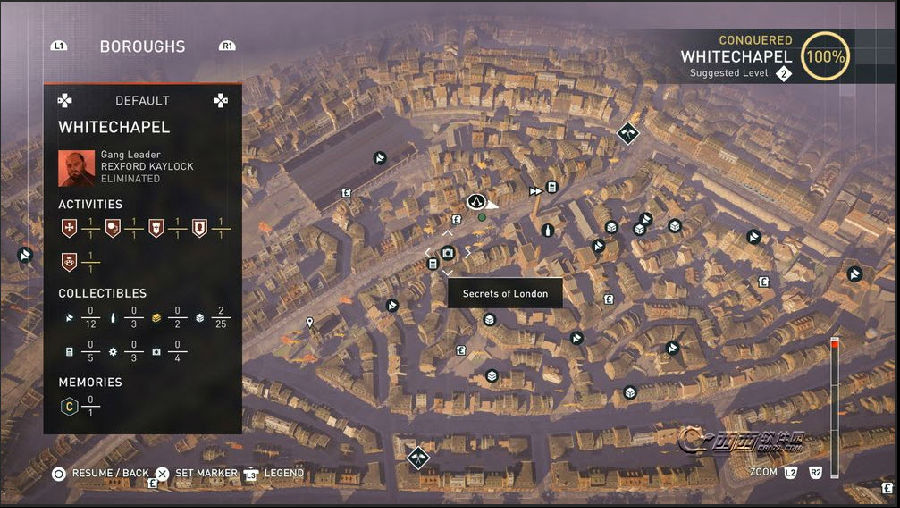Click the assassin player position marker

coord(477,201)
